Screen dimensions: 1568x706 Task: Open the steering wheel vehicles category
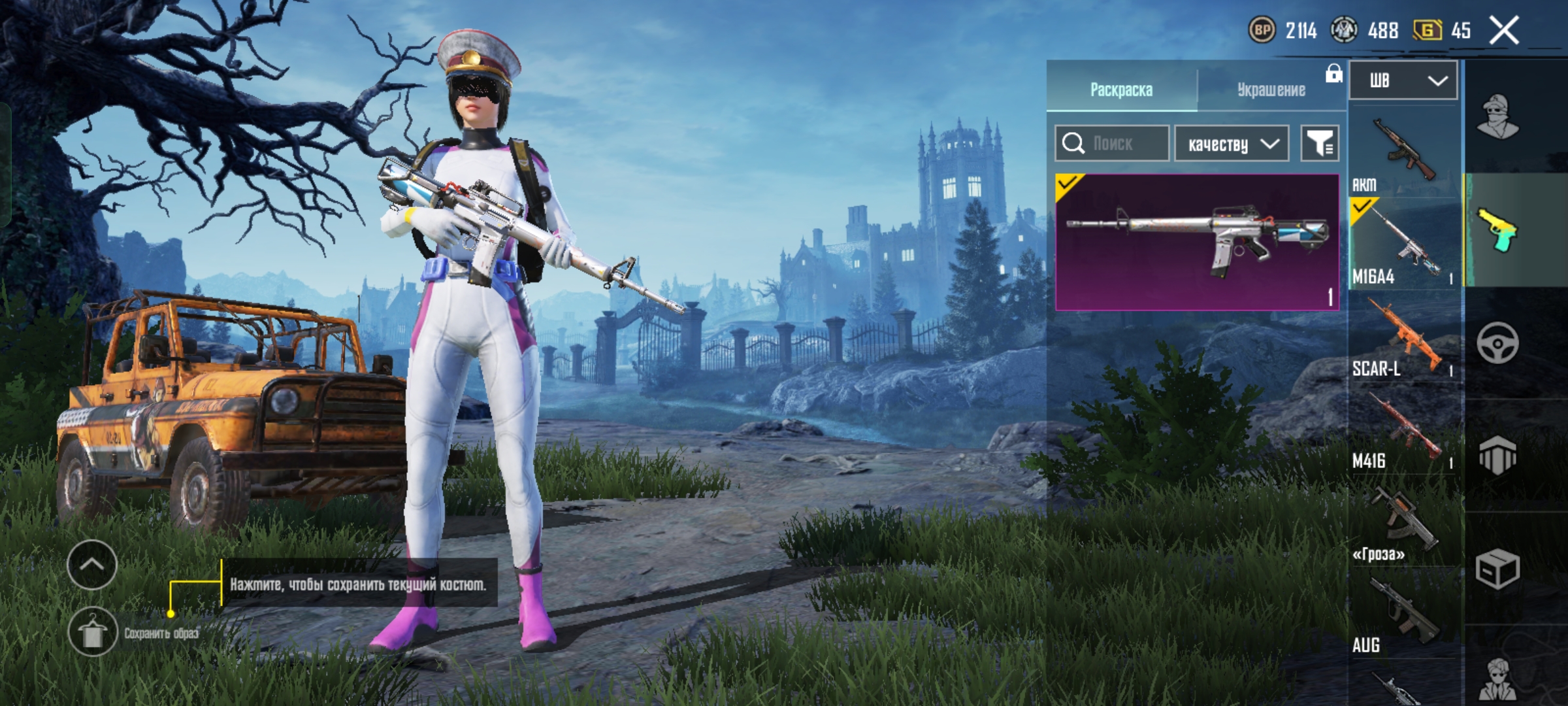[x=1497, y=343]
